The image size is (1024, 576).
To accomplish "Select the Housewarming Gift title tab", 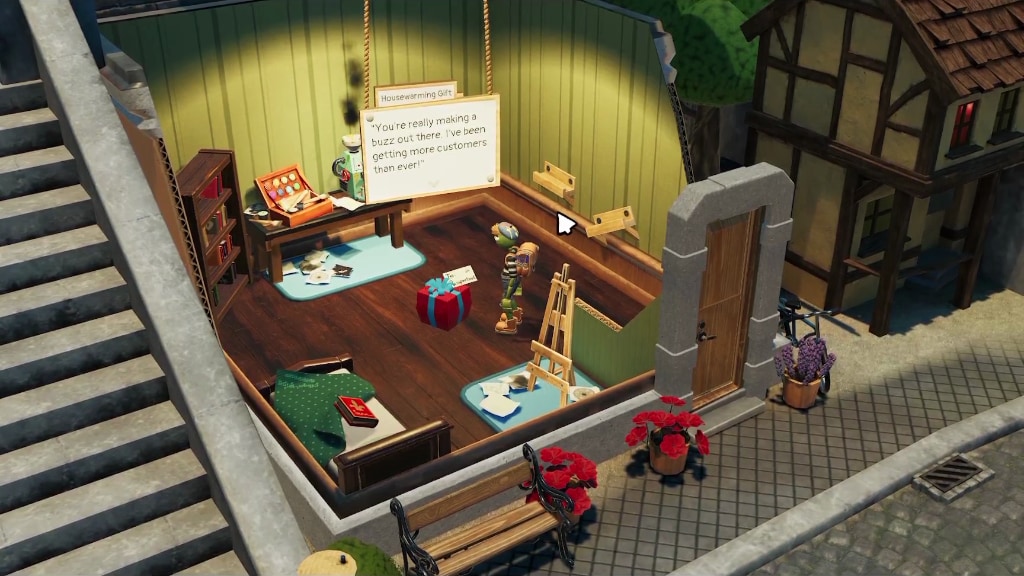I will pyautogui.click(x=415, y=91).
